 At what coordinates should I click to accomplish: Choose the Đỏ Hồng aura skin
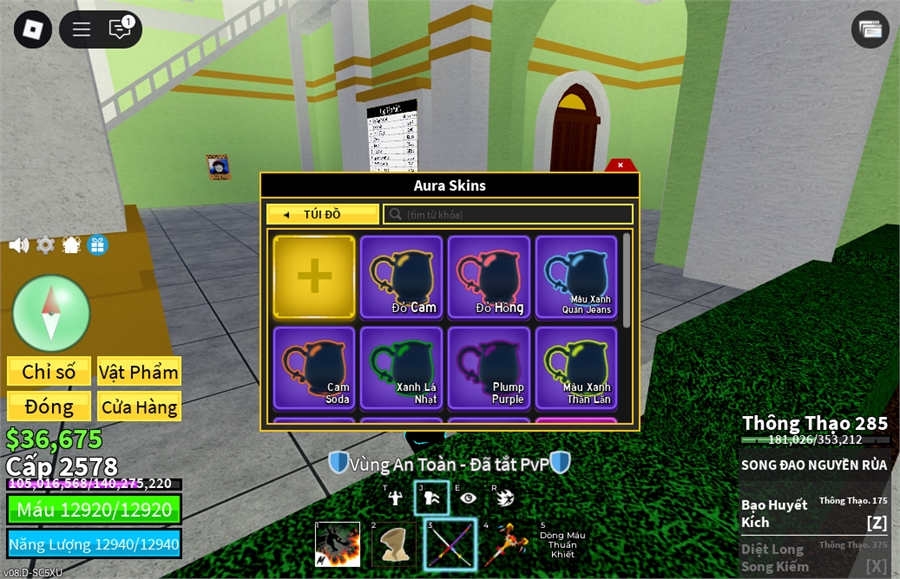click(x=489, y=277)
